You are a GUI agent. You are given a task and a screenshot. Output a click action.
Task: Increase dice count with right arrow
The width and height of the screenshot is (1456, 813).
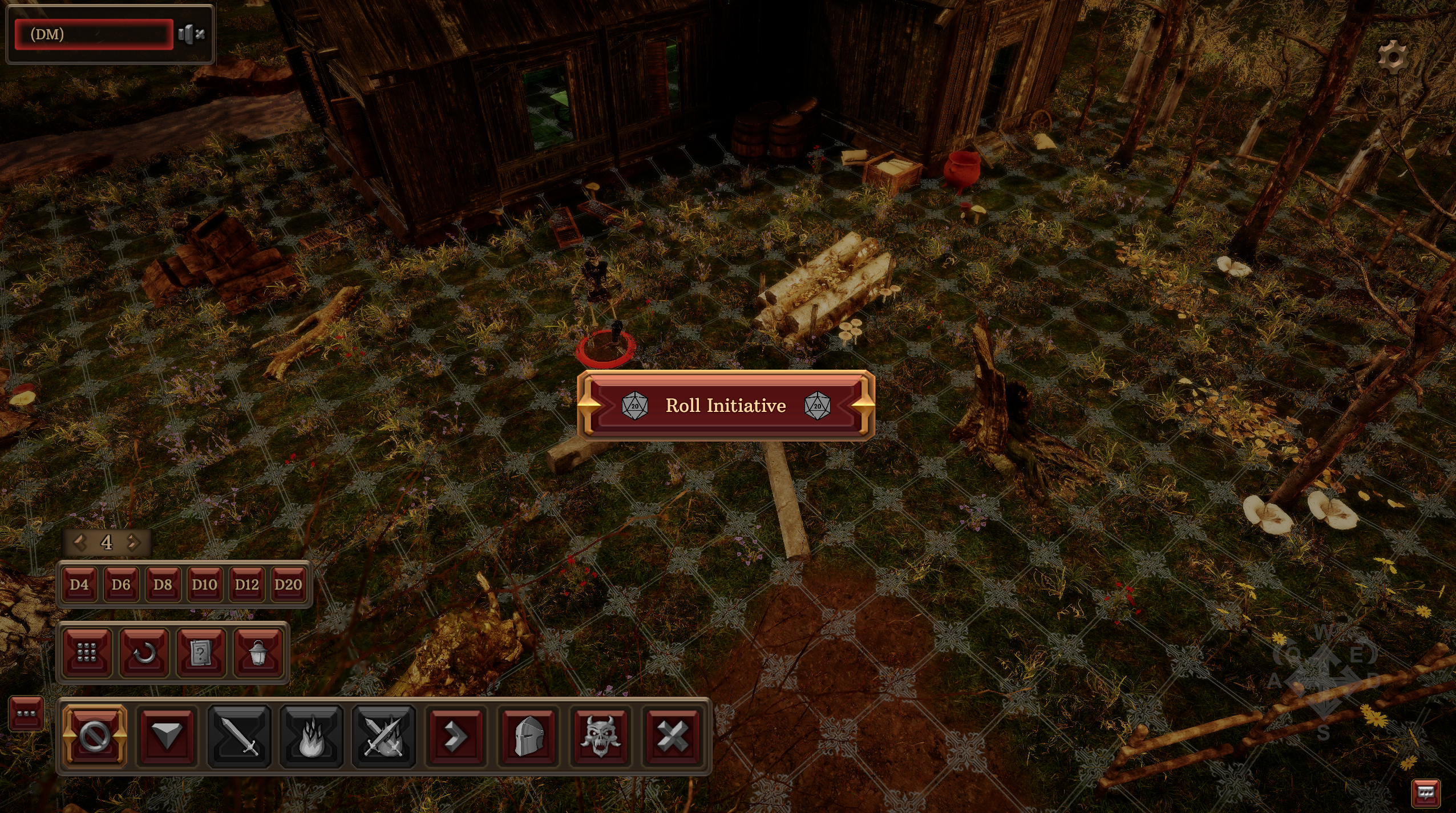click(x=134, y=542)
